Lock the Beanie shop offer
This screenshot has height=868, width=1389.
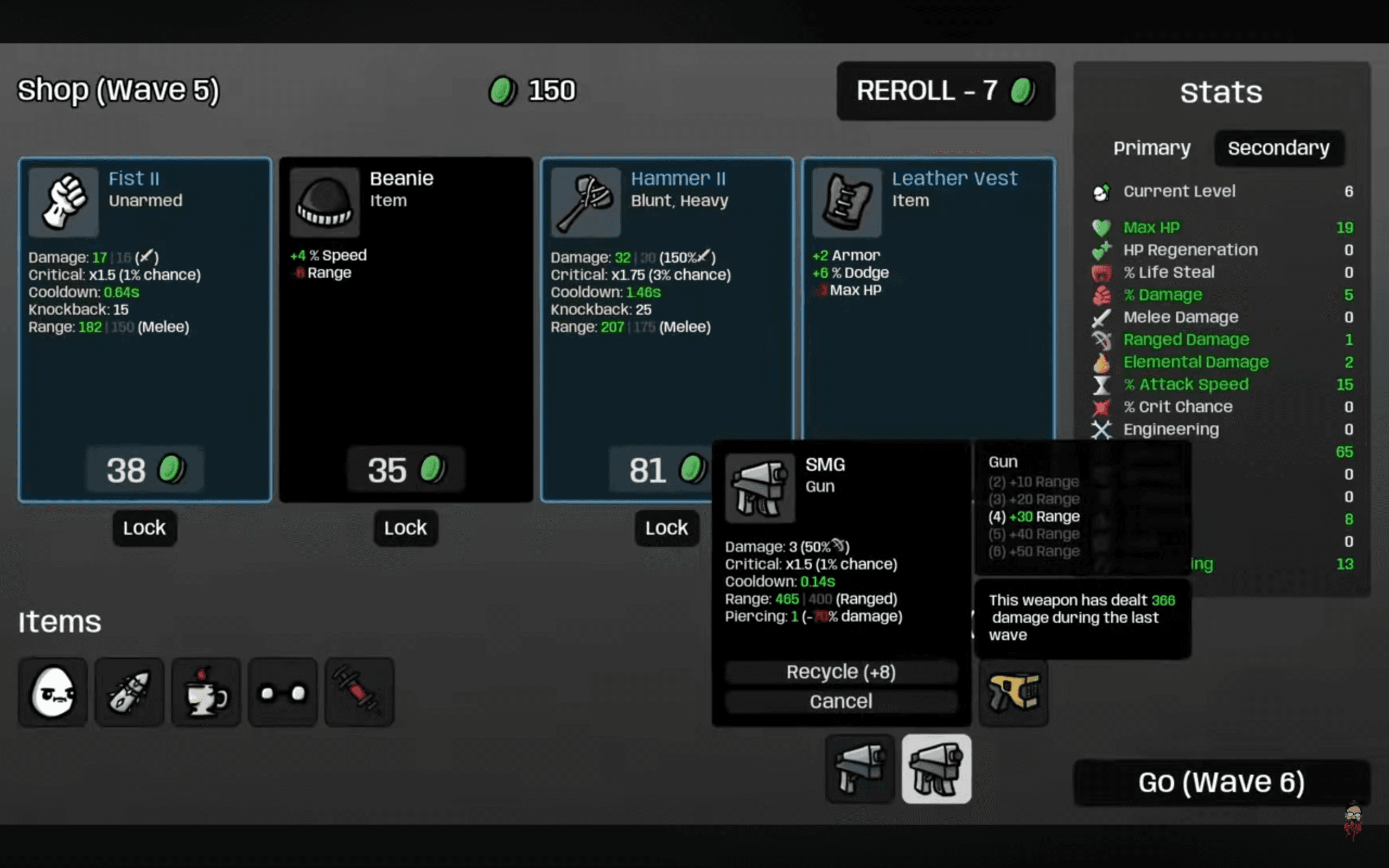click(x=405, y=527)
